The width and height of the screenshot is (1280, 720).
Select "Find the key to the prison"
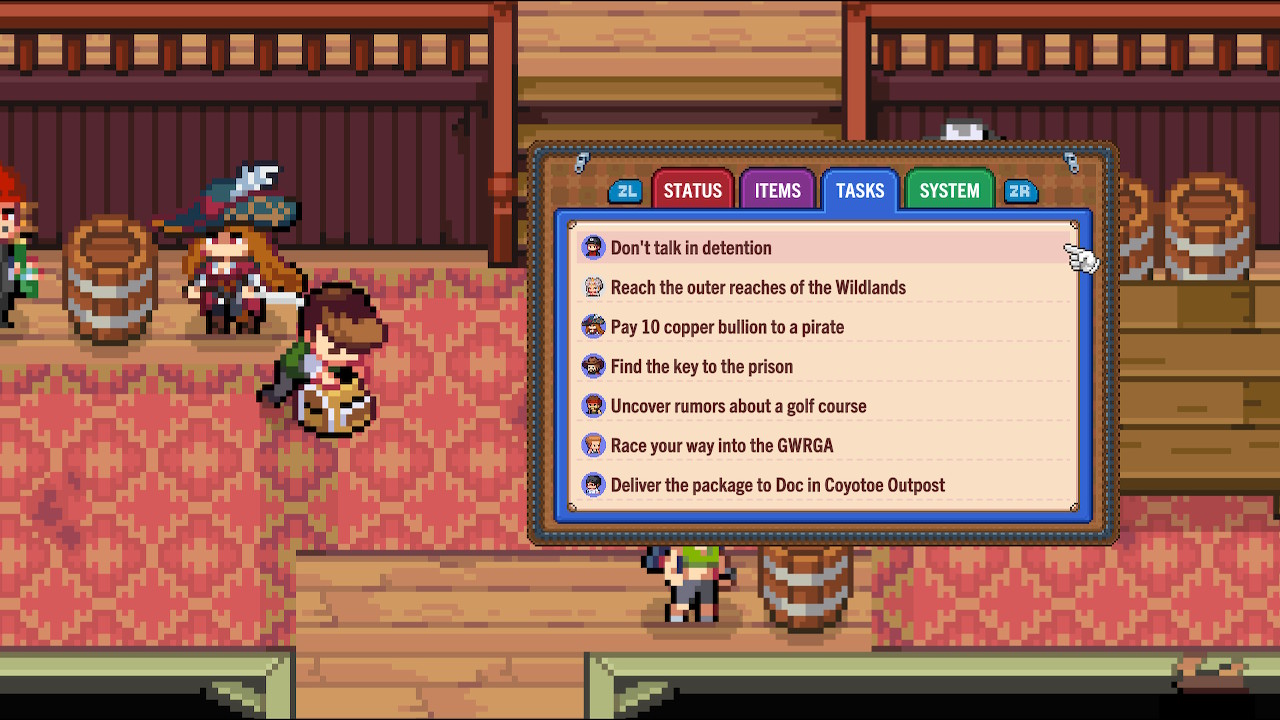point(701,367)
